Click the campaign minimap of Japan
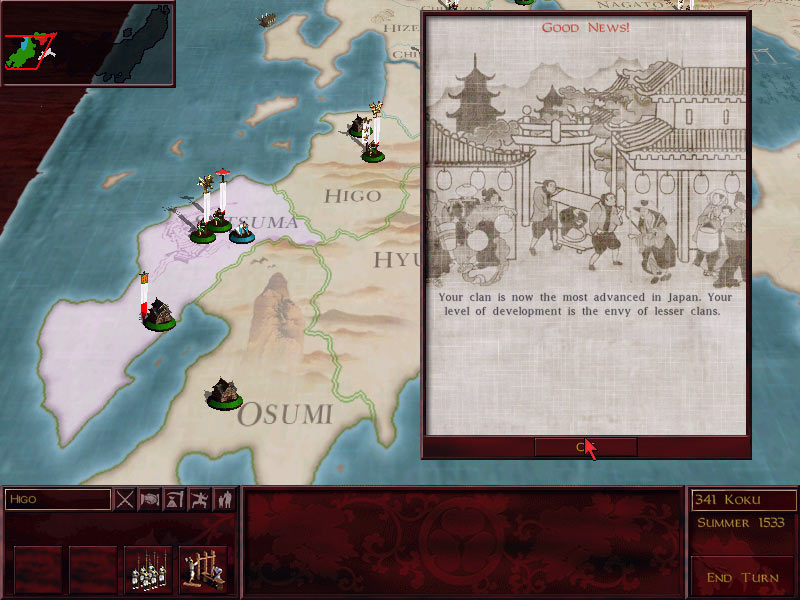The height and width of the screenshot is (600, 800). [88, 43]
